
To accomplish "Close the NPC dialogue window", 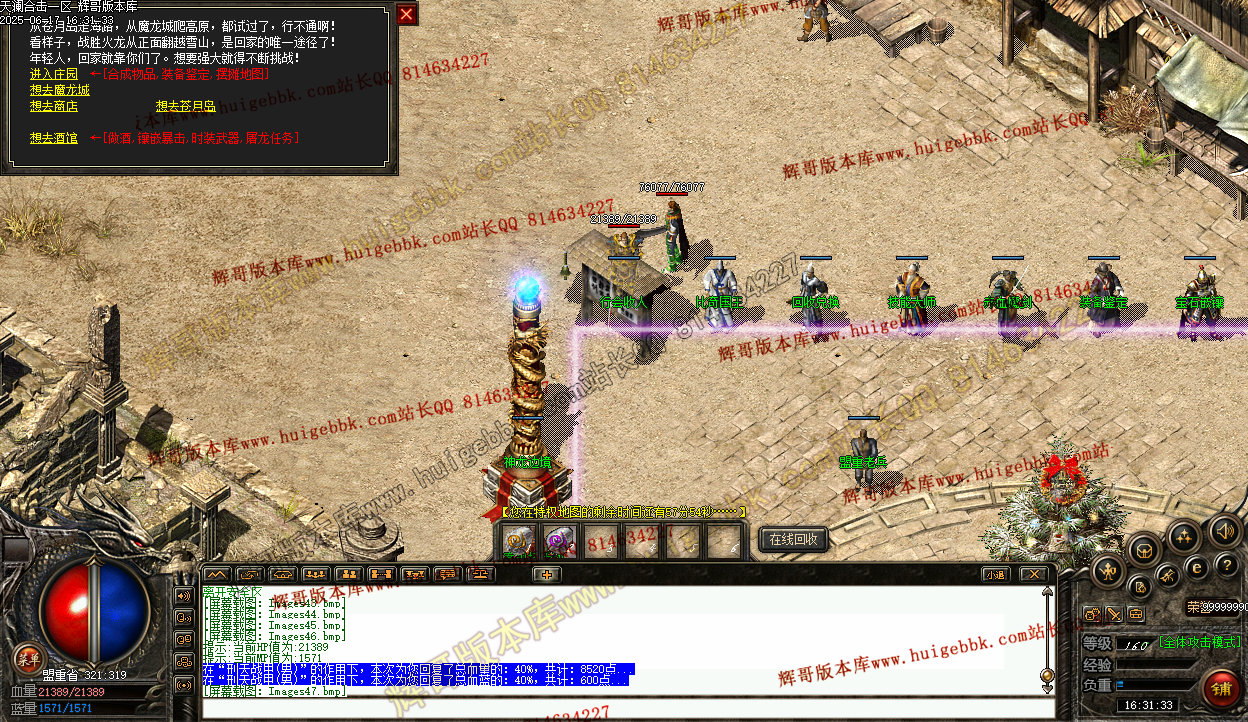I will point(406,14).
